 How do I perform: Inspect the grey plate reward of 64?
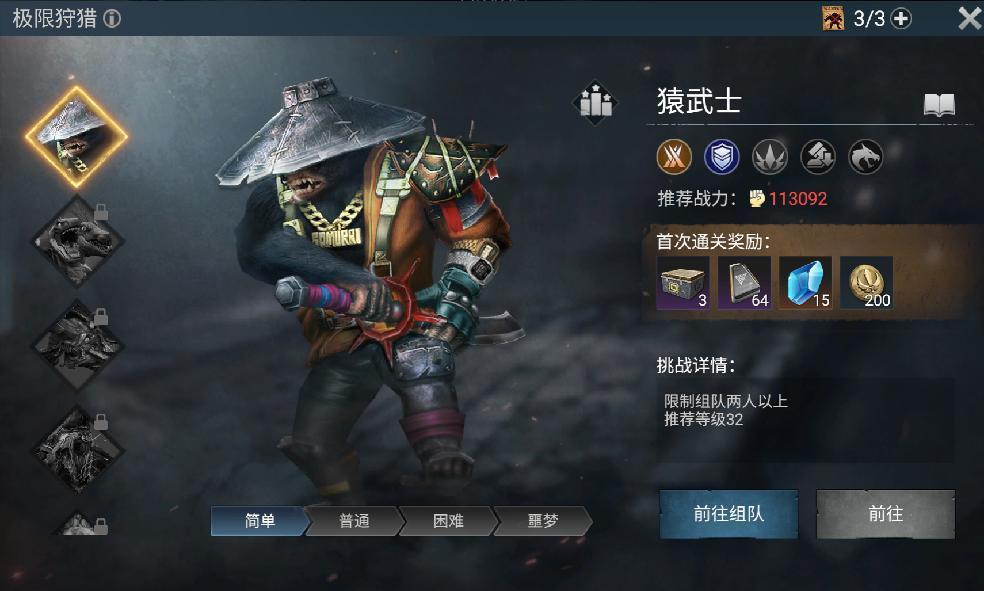coord(745,283)
